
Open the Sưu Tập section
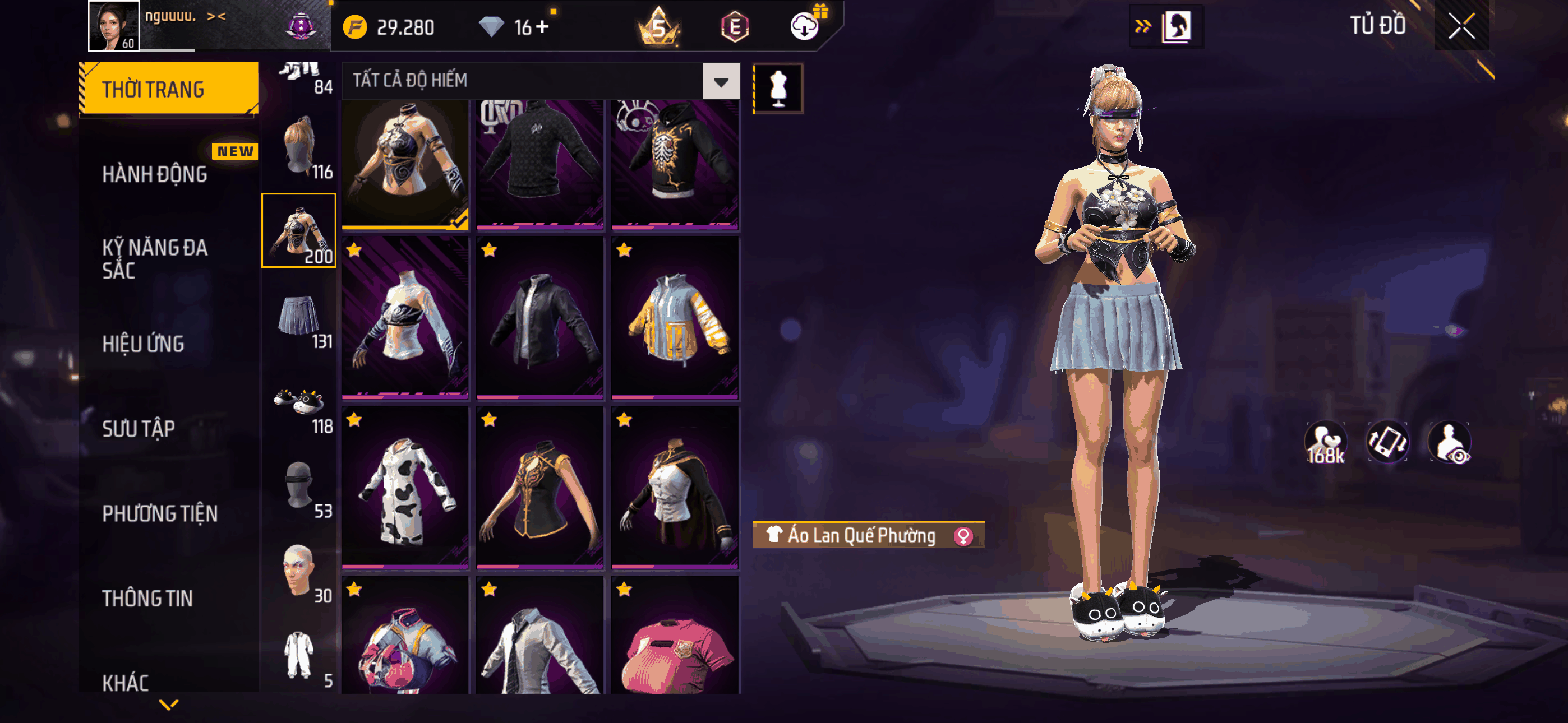[138, 429]
